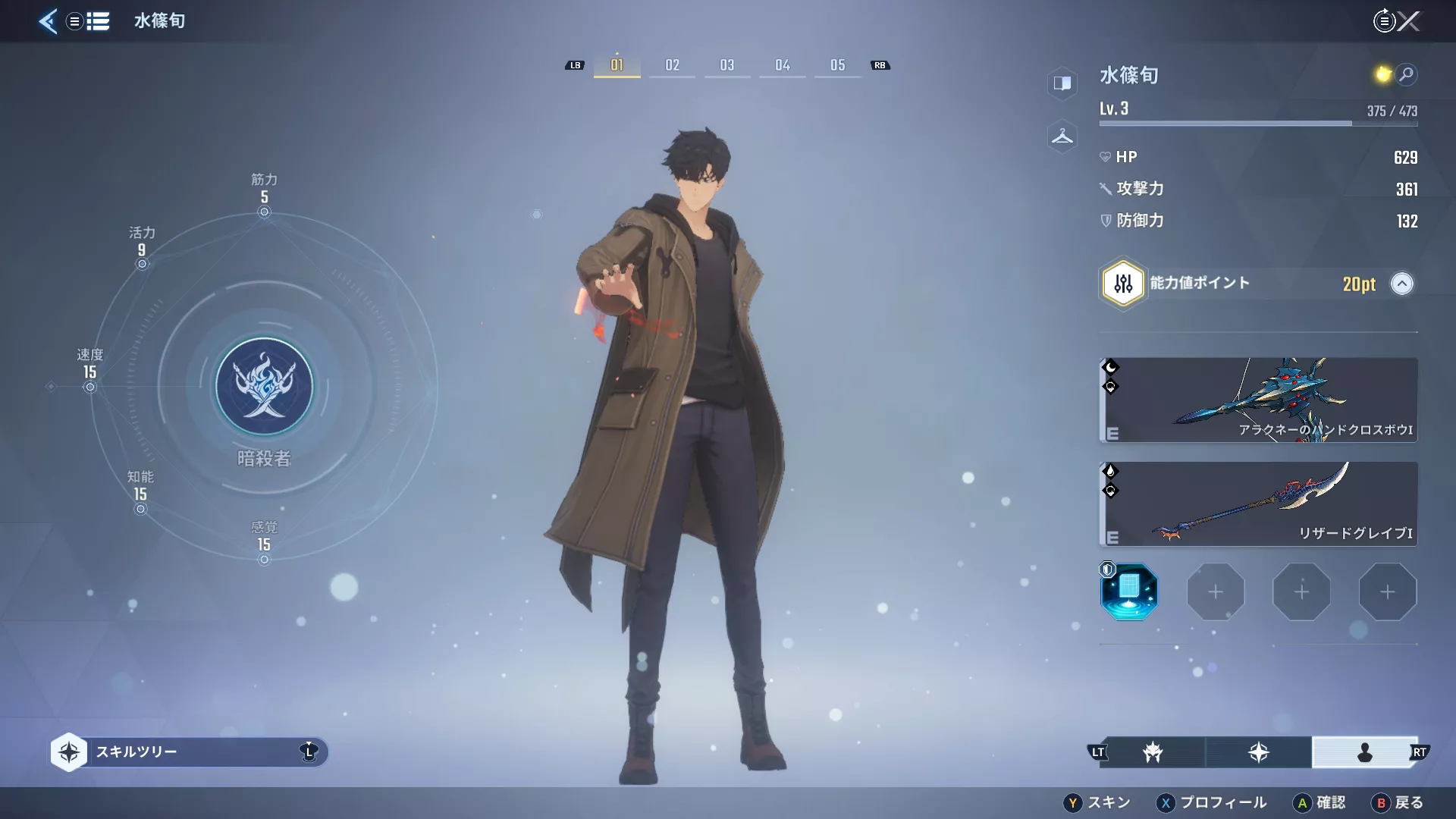Open the スキン skin option
This screenshot has height=819, width=1456.
[1098, 802]
